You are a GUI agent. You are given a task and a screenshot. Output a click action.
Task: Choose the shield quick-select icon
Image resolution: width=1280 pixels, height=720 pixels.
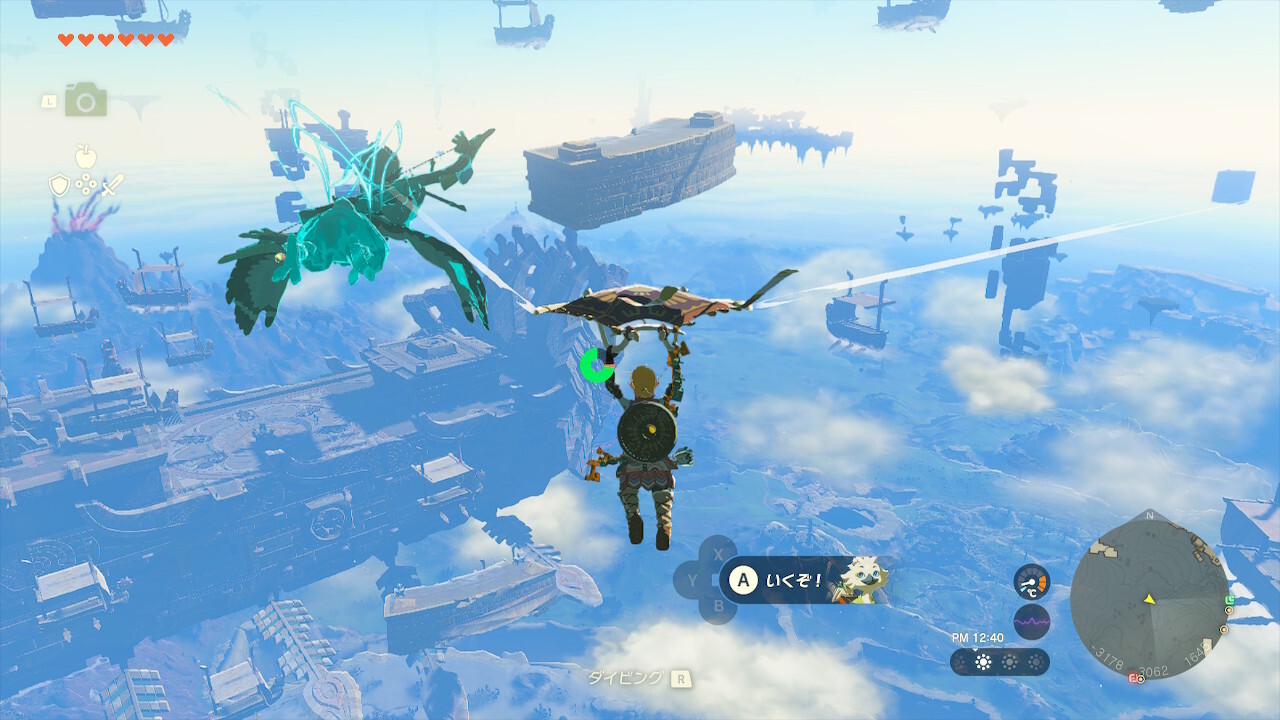pos(59,185)
